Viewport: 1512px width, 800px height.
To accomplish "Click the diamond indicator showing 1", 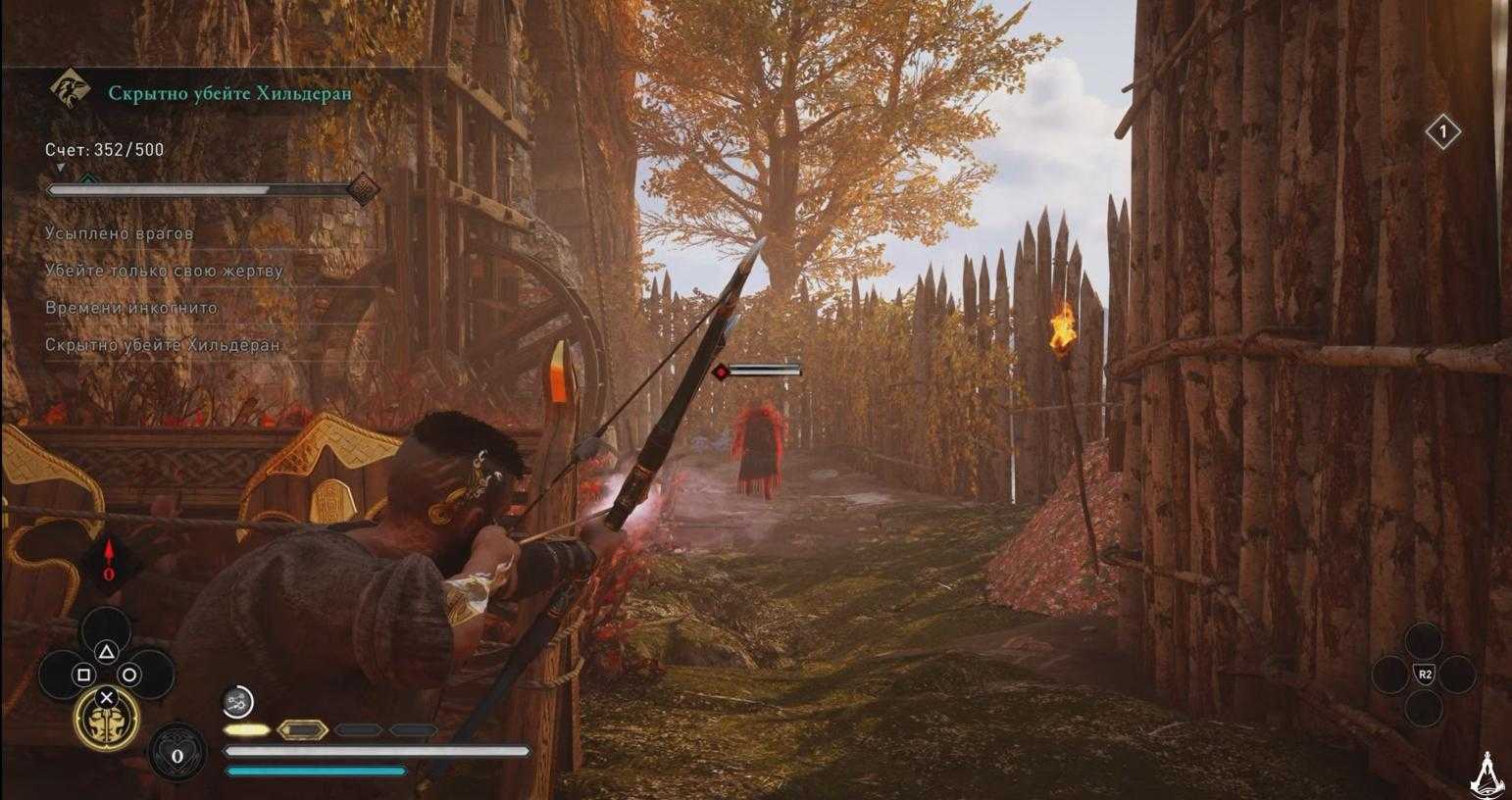I will tap(1442, 132).
